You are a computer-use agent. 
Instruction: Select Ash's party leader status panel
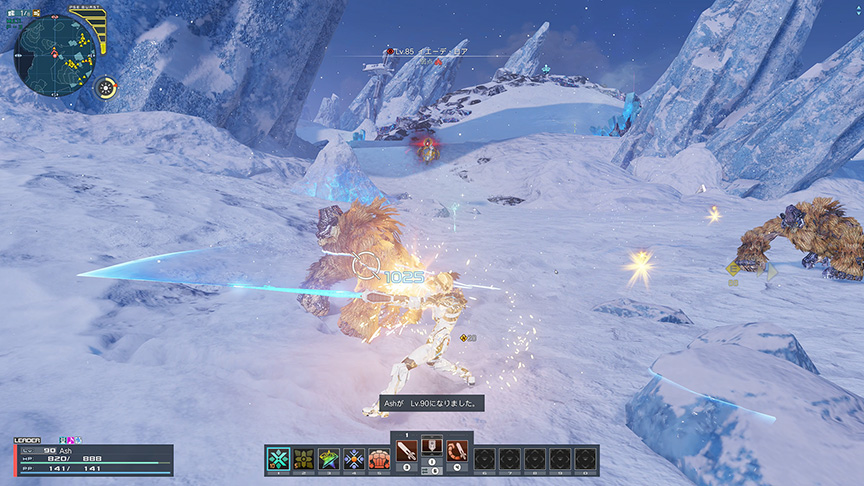(x=93, y=459)
